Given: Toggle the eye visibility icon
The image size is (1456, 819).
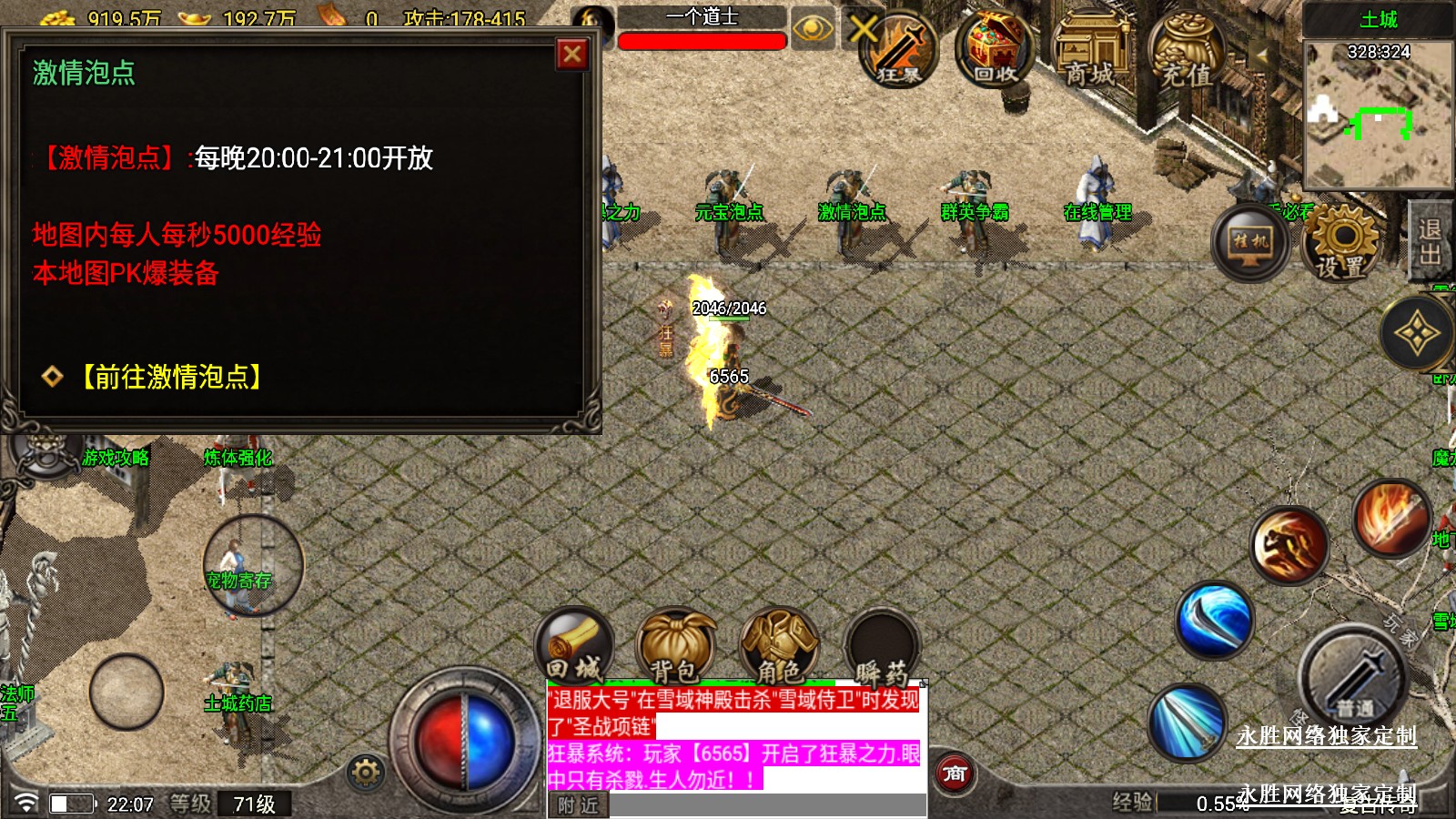Looking at the screenshot, I should (x=812, y=29).
